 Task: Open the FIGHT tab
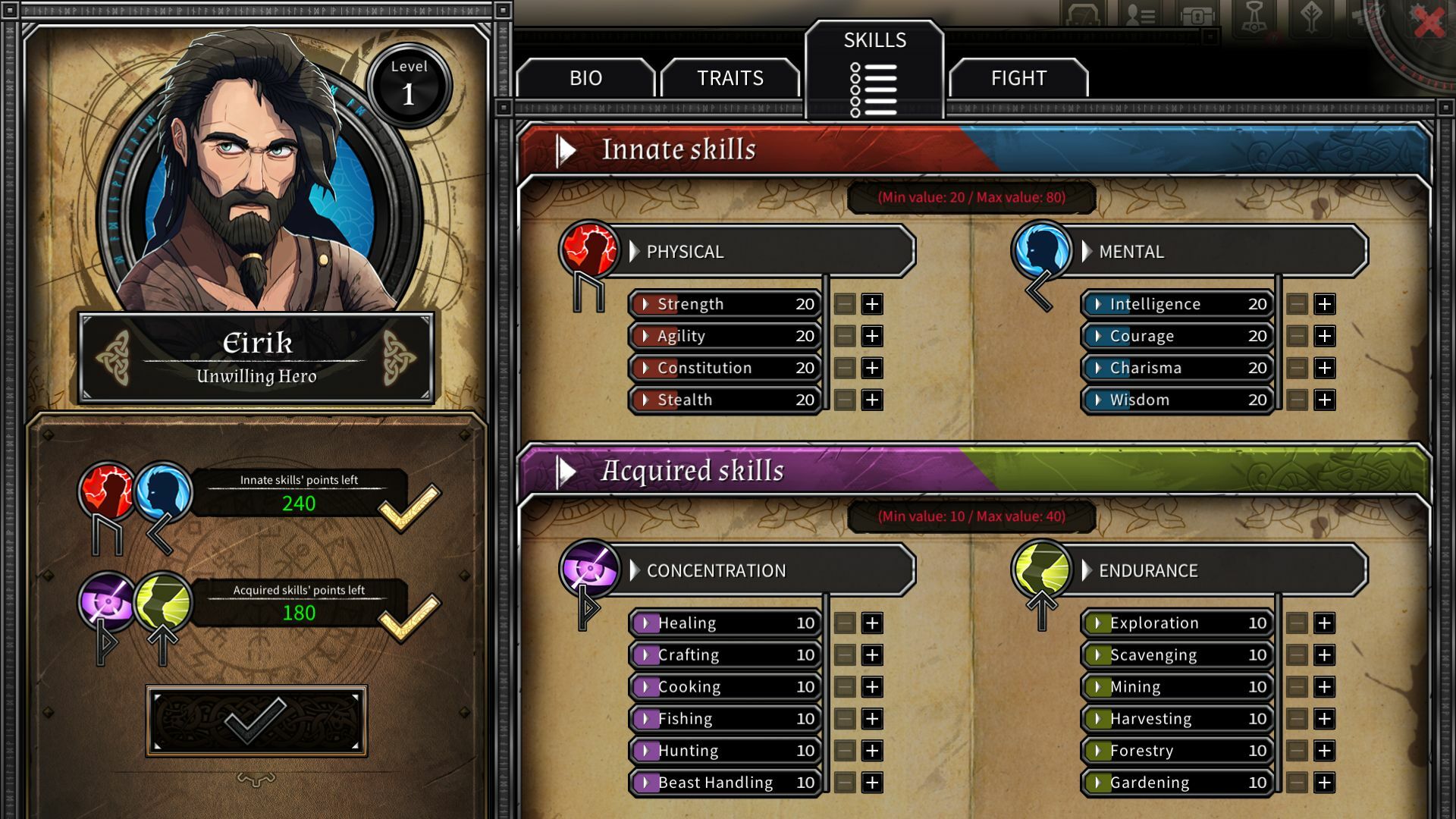click(x=1018, y=78)
